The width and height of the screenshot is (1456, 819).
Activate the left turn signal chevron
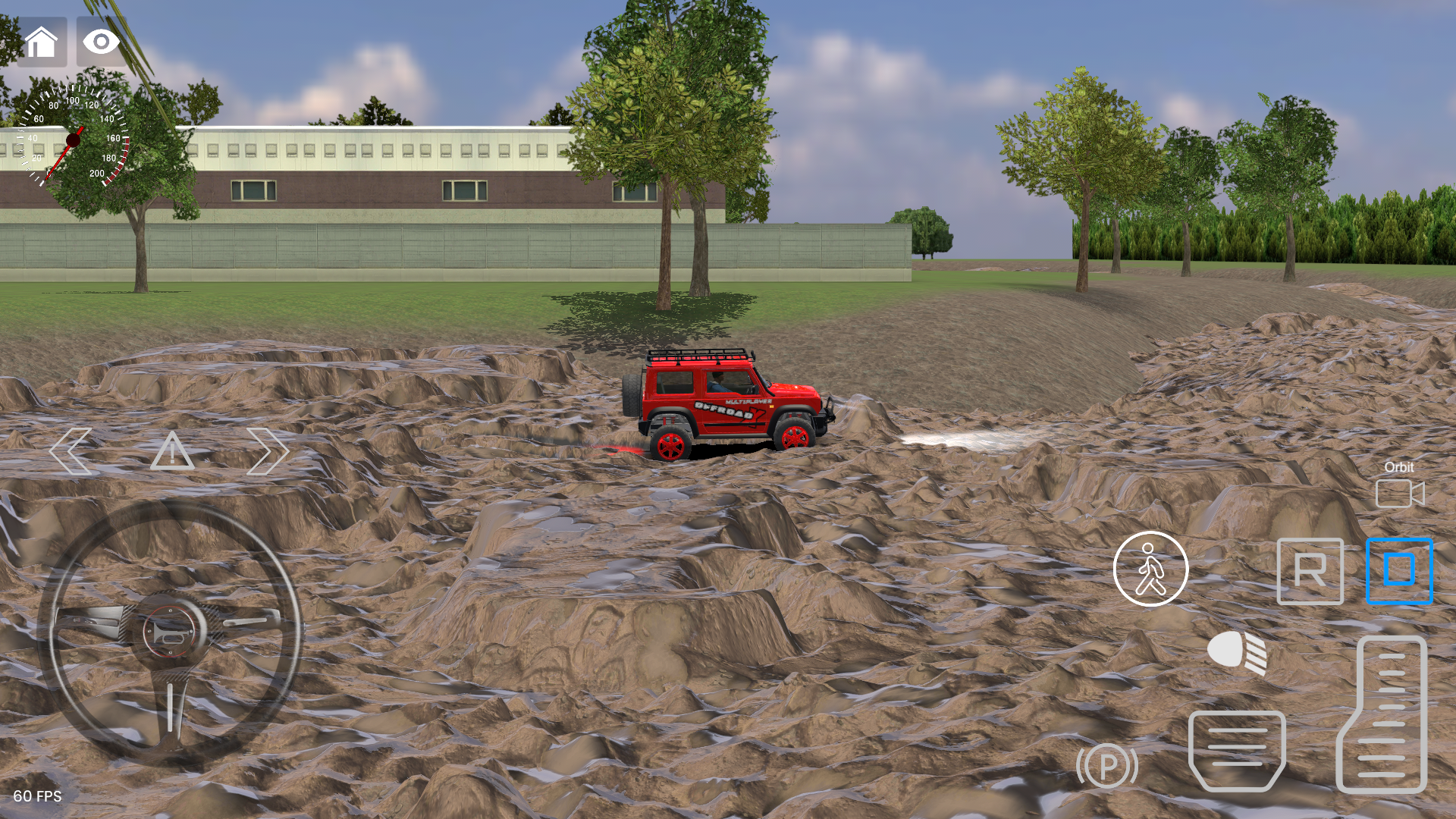[x=71, y=451]
